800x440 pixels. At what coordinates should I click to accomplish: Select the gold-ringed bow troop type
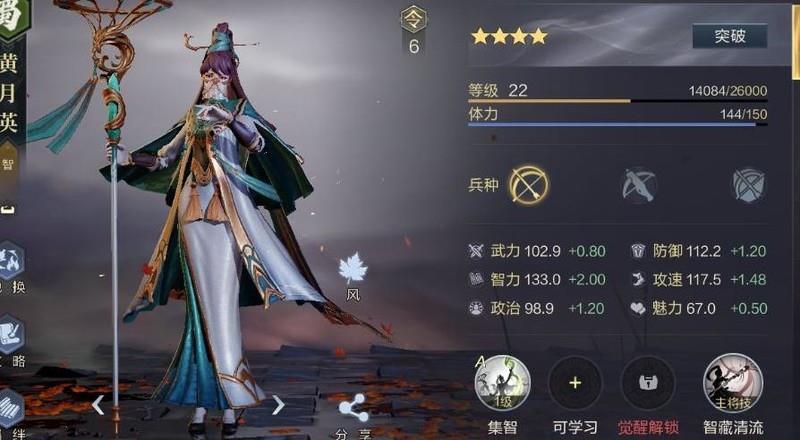(x=528, y=185)
